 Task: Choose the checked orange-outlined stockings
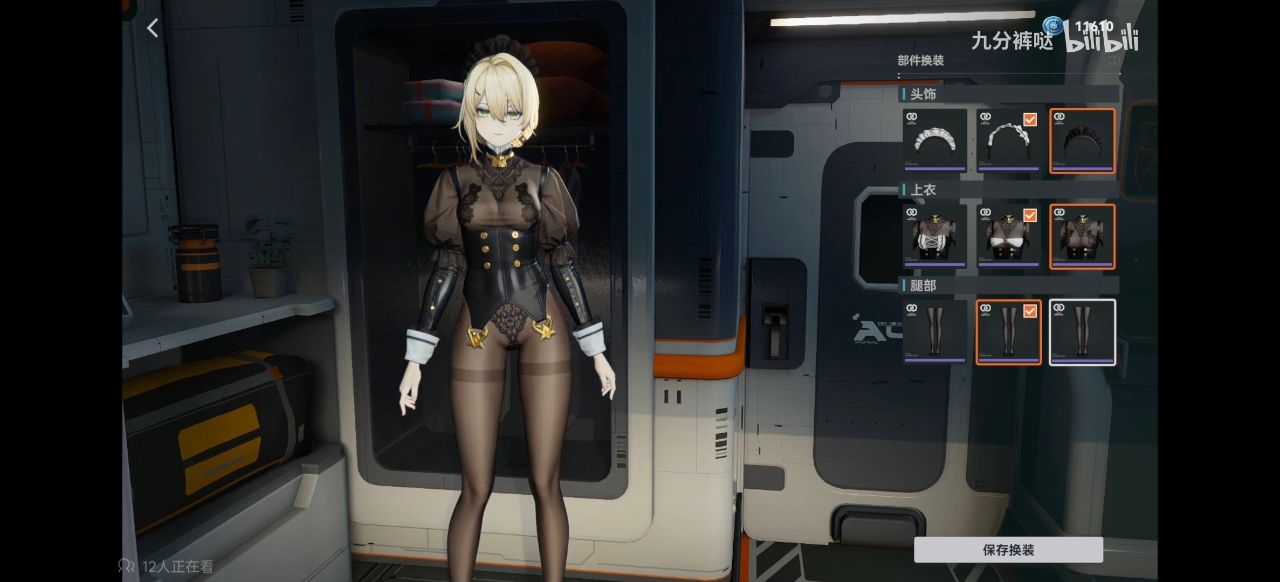pos(1008,332)
